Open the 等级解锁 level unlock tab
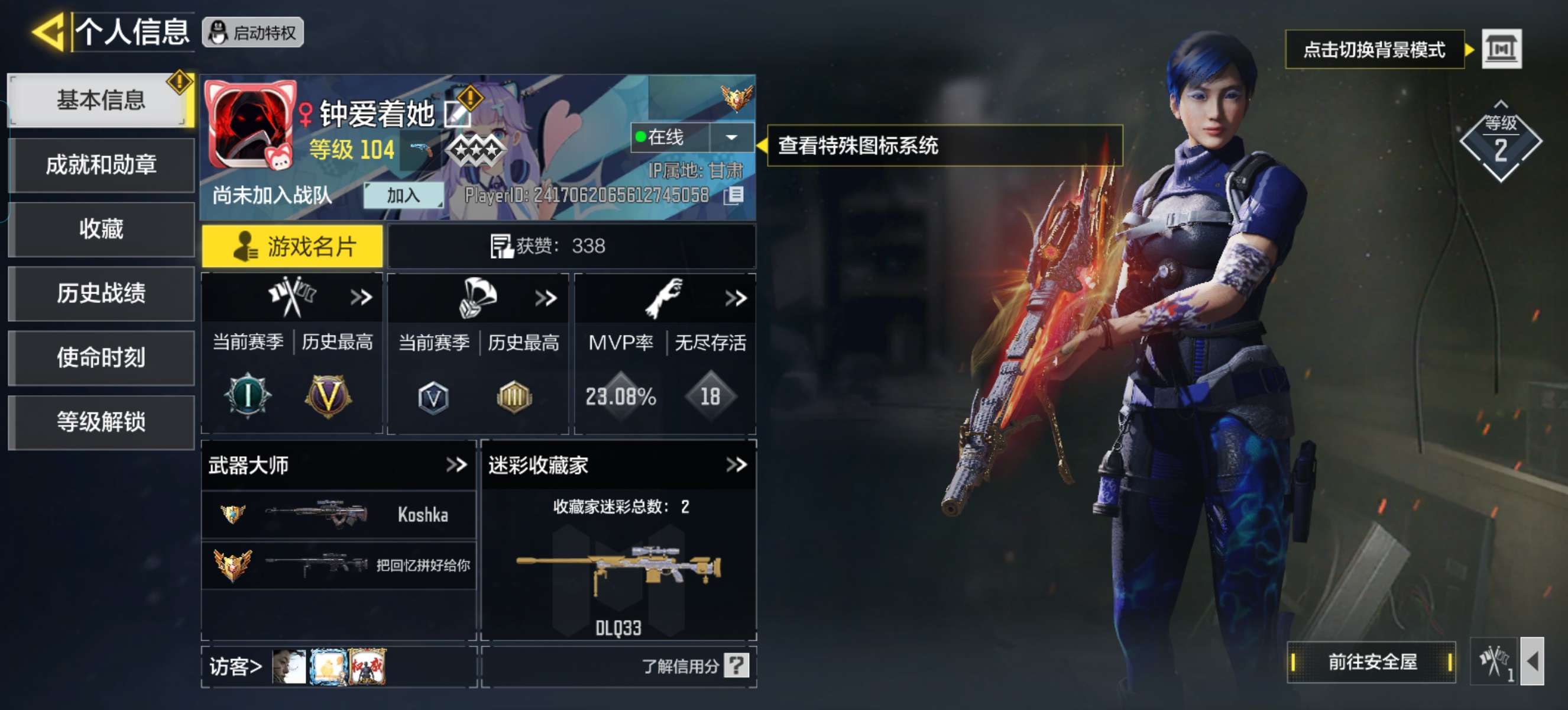1568x710 pixels. pyautogui.click(x=101, y=422)
